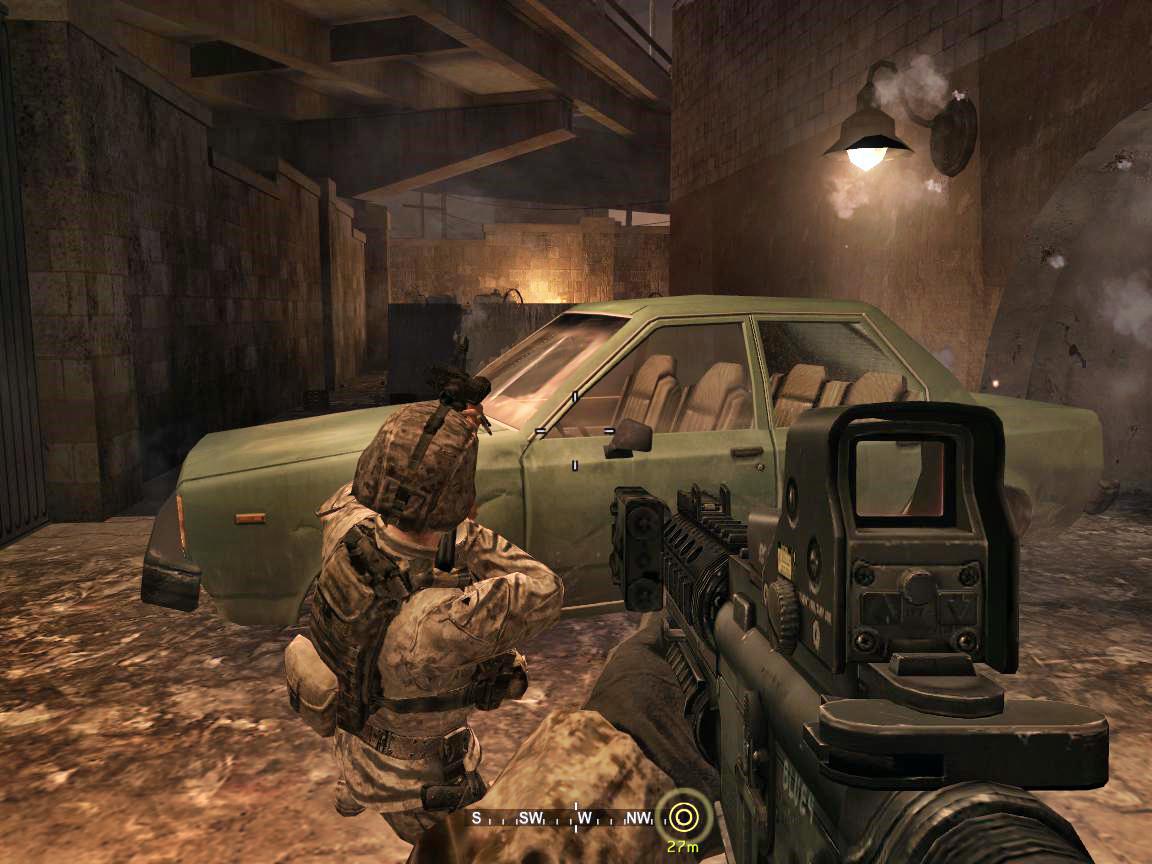Image resolution: width=1152 pixels, height=864 pixels.
Task: Click the yellow objective marker icon
Action: pos(684,817)
